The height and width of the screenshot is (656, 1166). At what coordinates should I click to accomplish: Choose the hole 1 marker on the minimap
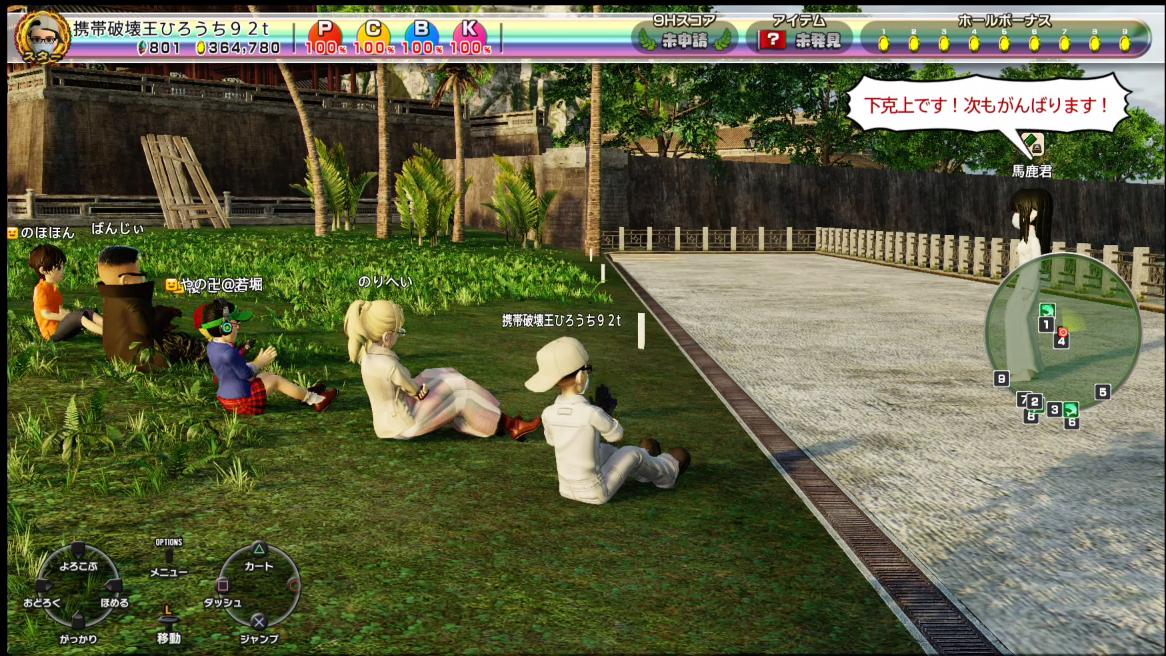[x=1046, y=325]
